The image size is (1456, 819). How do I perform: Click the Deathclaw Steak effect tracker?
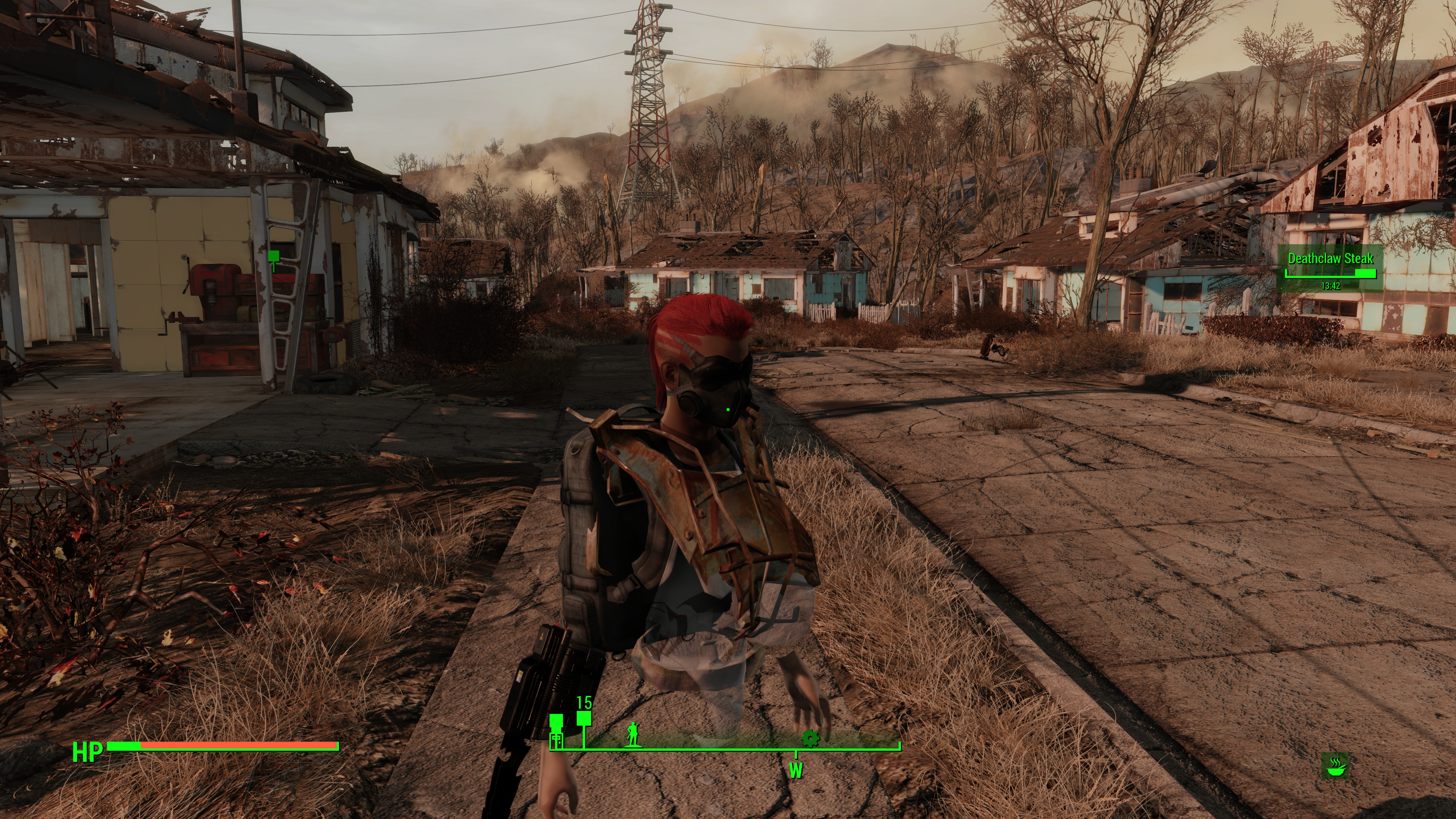point(1330,268)
